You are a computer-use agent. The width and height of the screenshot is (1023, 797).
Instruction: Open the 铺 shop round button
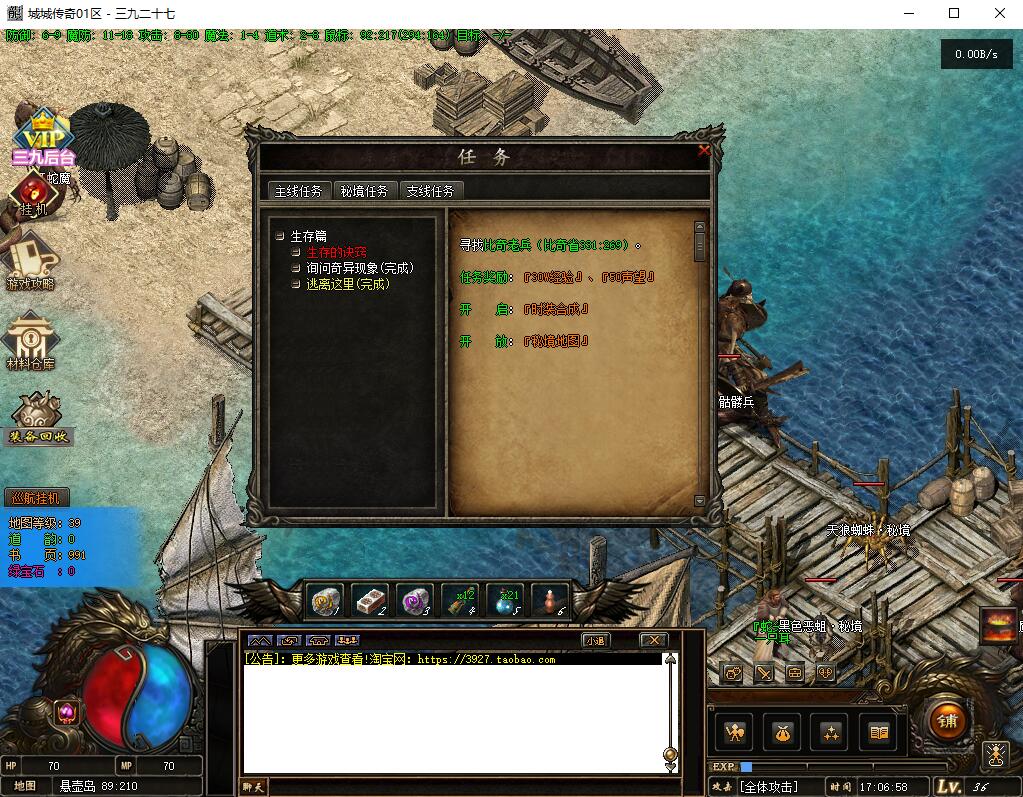point(946,720)
